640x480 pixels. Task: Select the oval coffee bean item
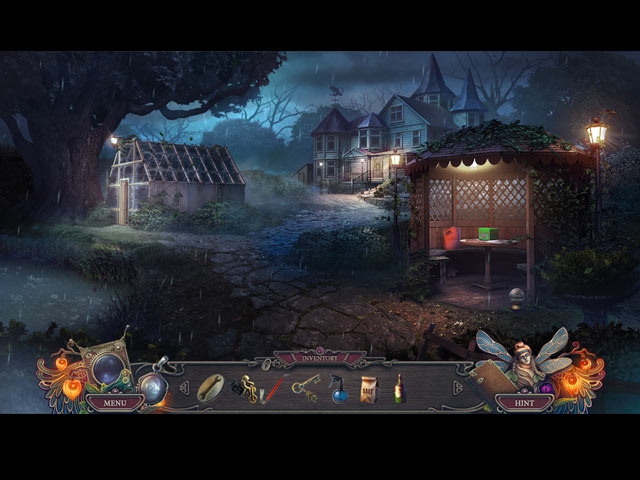[211, 387]
